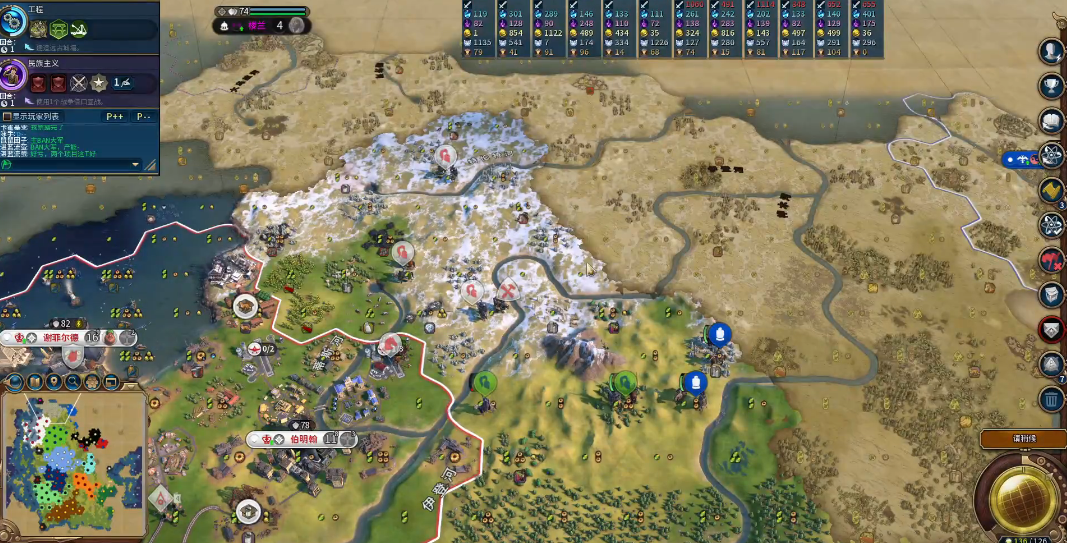The height and width of the screenshot is (543, 1067).
Task: Click the action label above the globe
Action: (1020, 439)
